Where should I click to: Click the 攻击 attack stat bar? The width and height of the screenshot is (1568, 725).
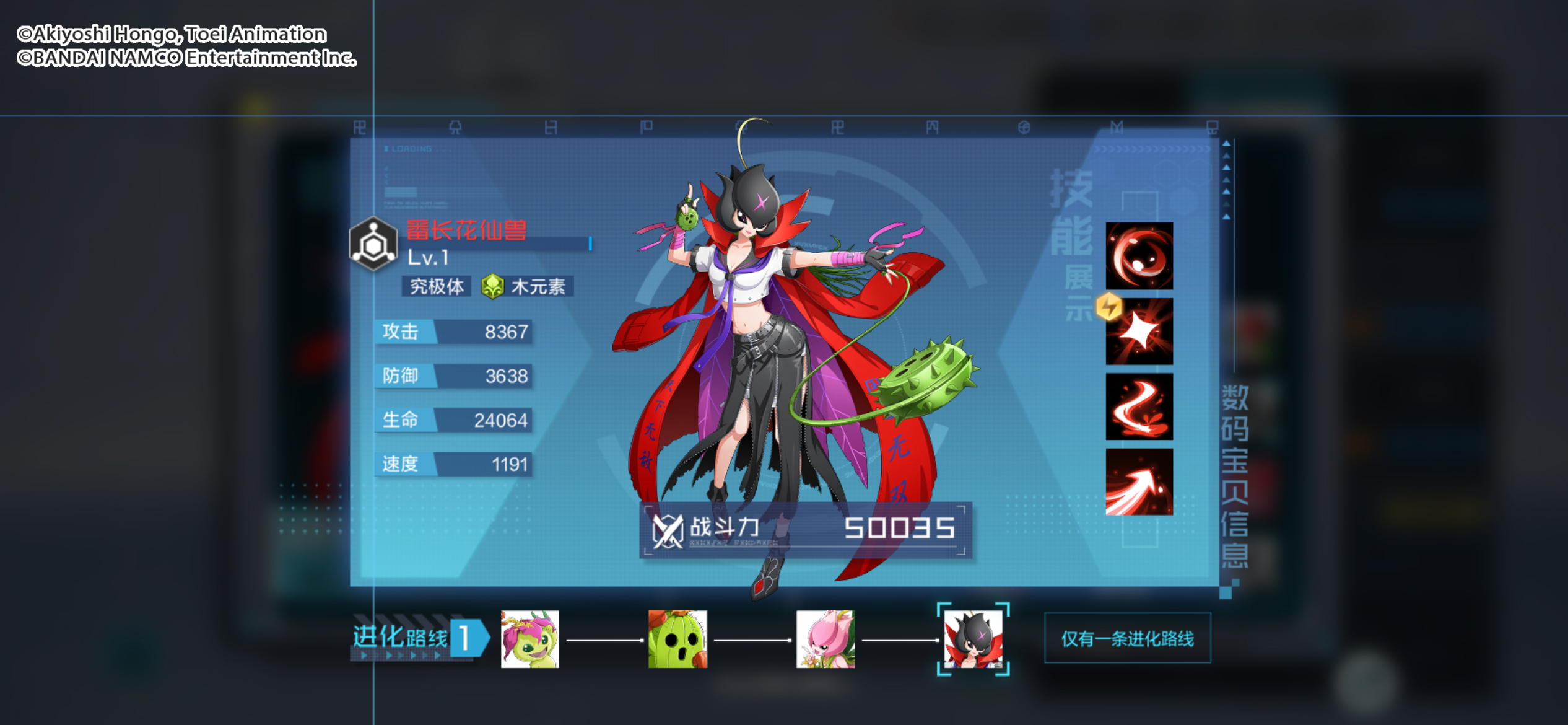click(454, 332)
